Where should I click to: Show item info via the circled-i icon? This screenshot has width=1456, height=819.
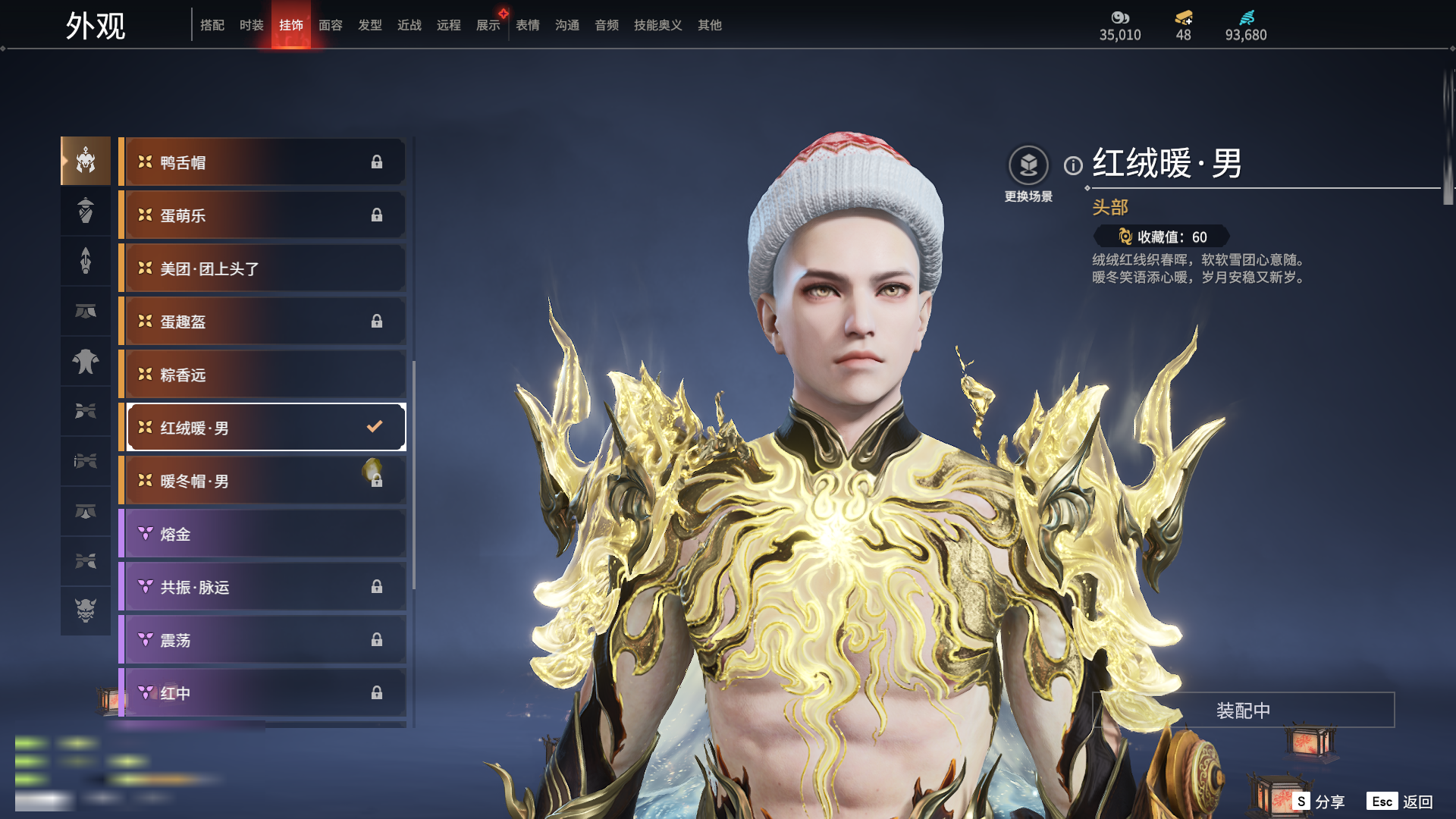[1073, 165]
